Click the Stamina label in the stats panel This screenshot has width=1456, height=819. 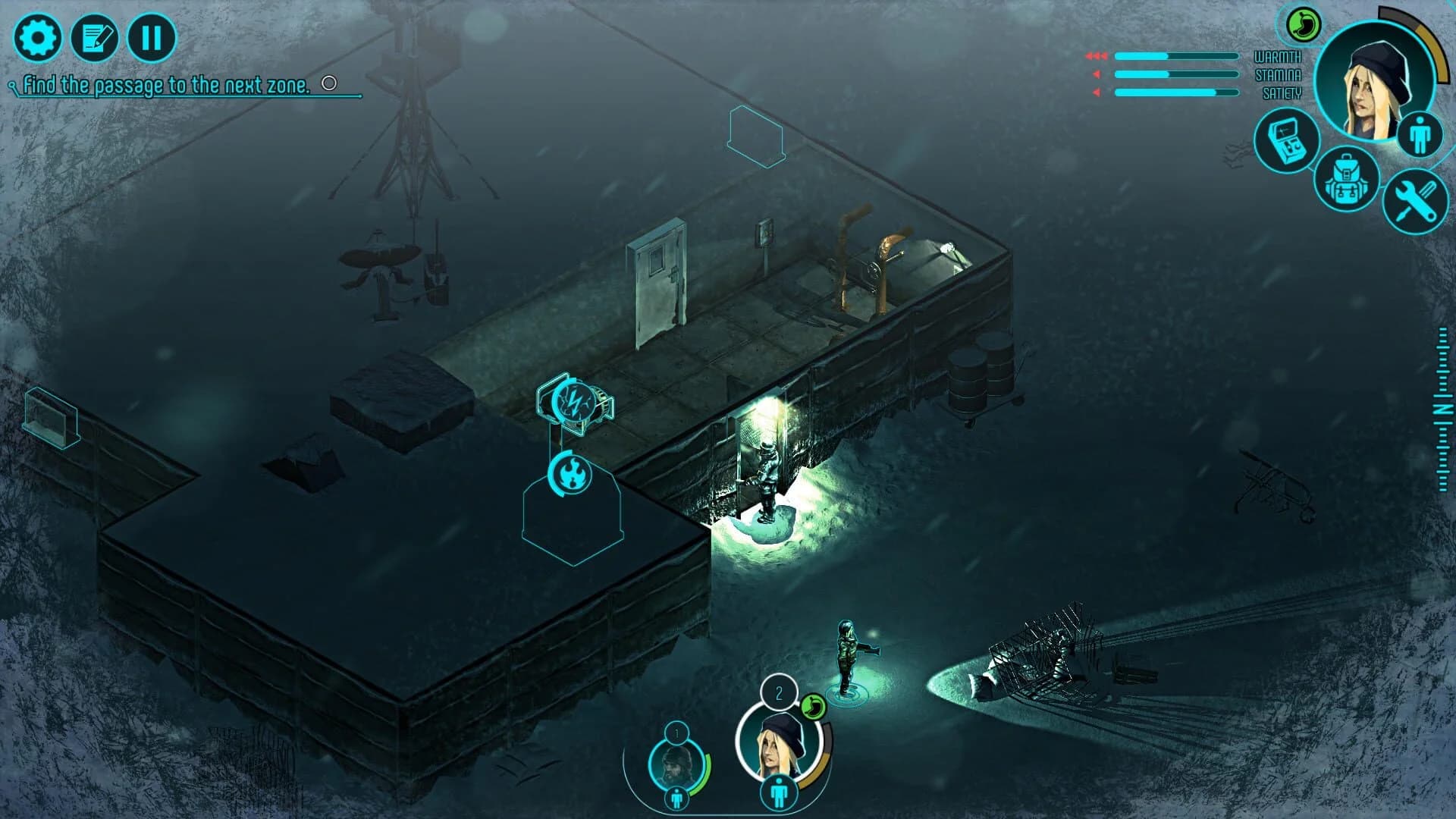(x=1279, y=75)
